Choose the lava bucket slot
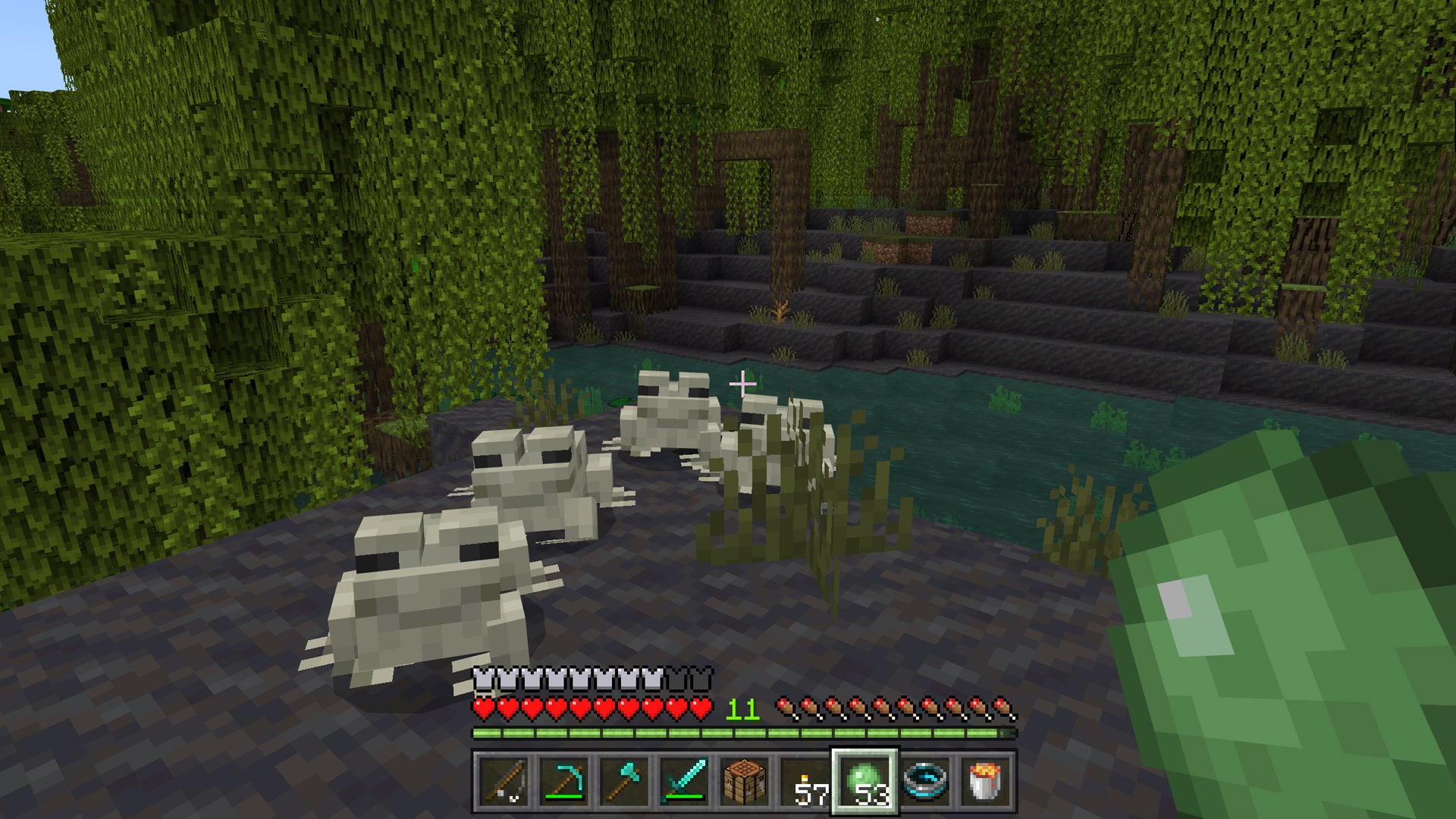1456x819 pixels. click(x=987, y=781)
